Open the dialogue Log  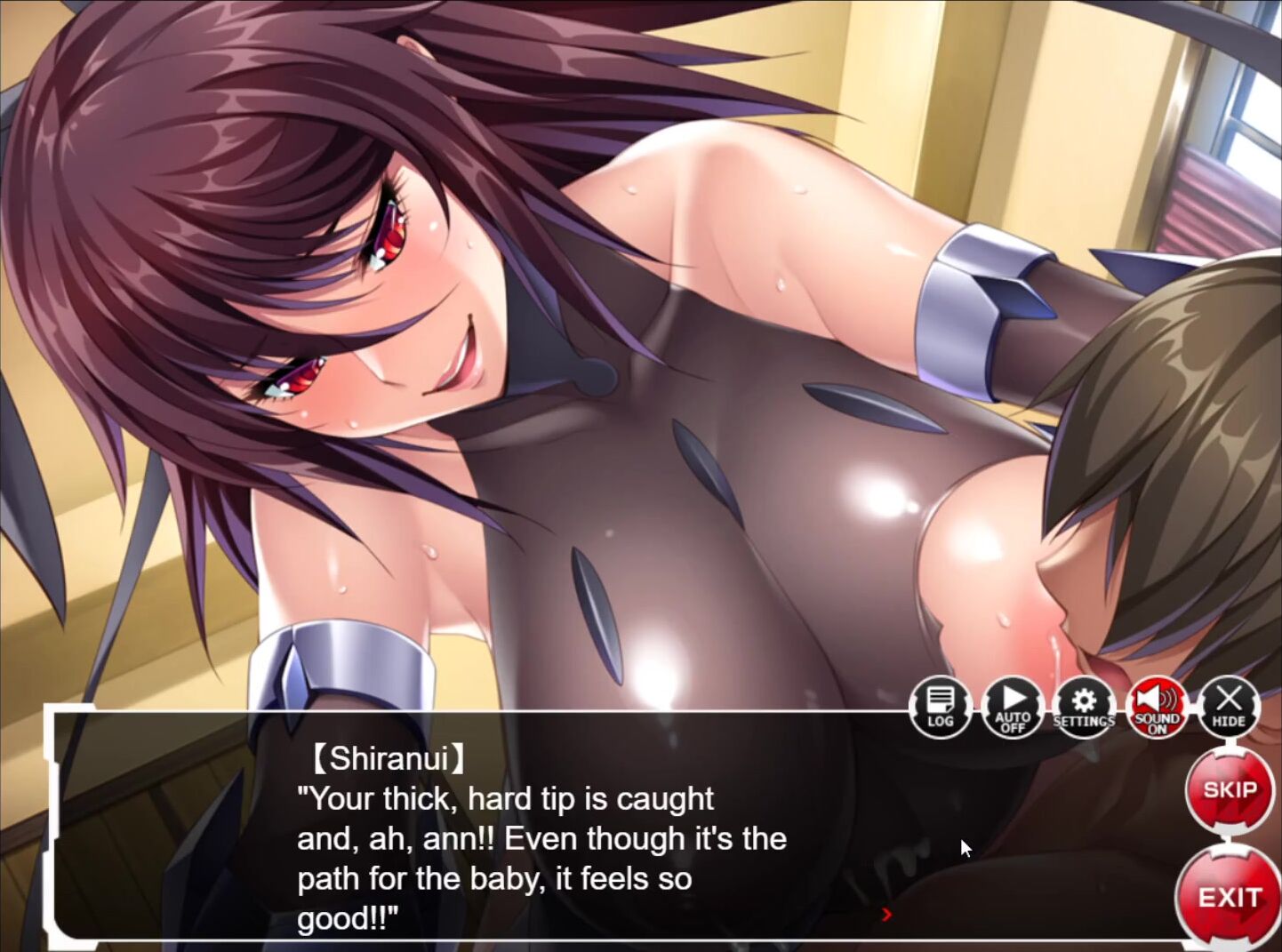tap(940, 708)
